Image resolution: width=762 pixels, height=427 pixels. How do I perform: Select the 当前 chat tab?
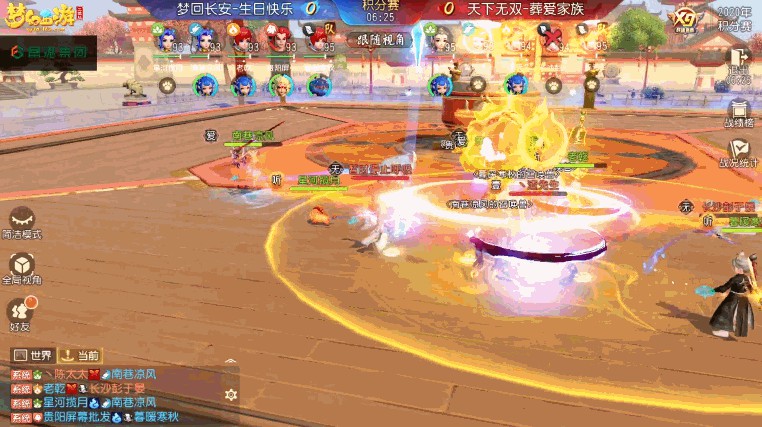[x=80, y=355]
